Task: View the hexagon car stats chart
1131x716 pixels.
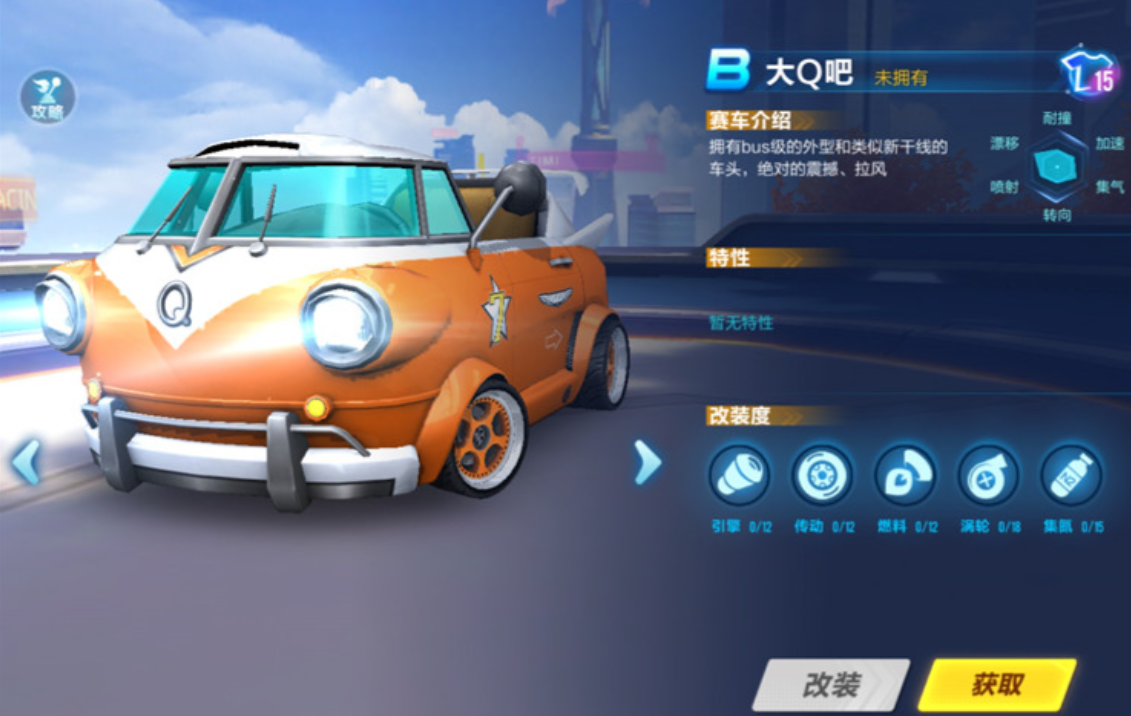Action: (1056, 166)
